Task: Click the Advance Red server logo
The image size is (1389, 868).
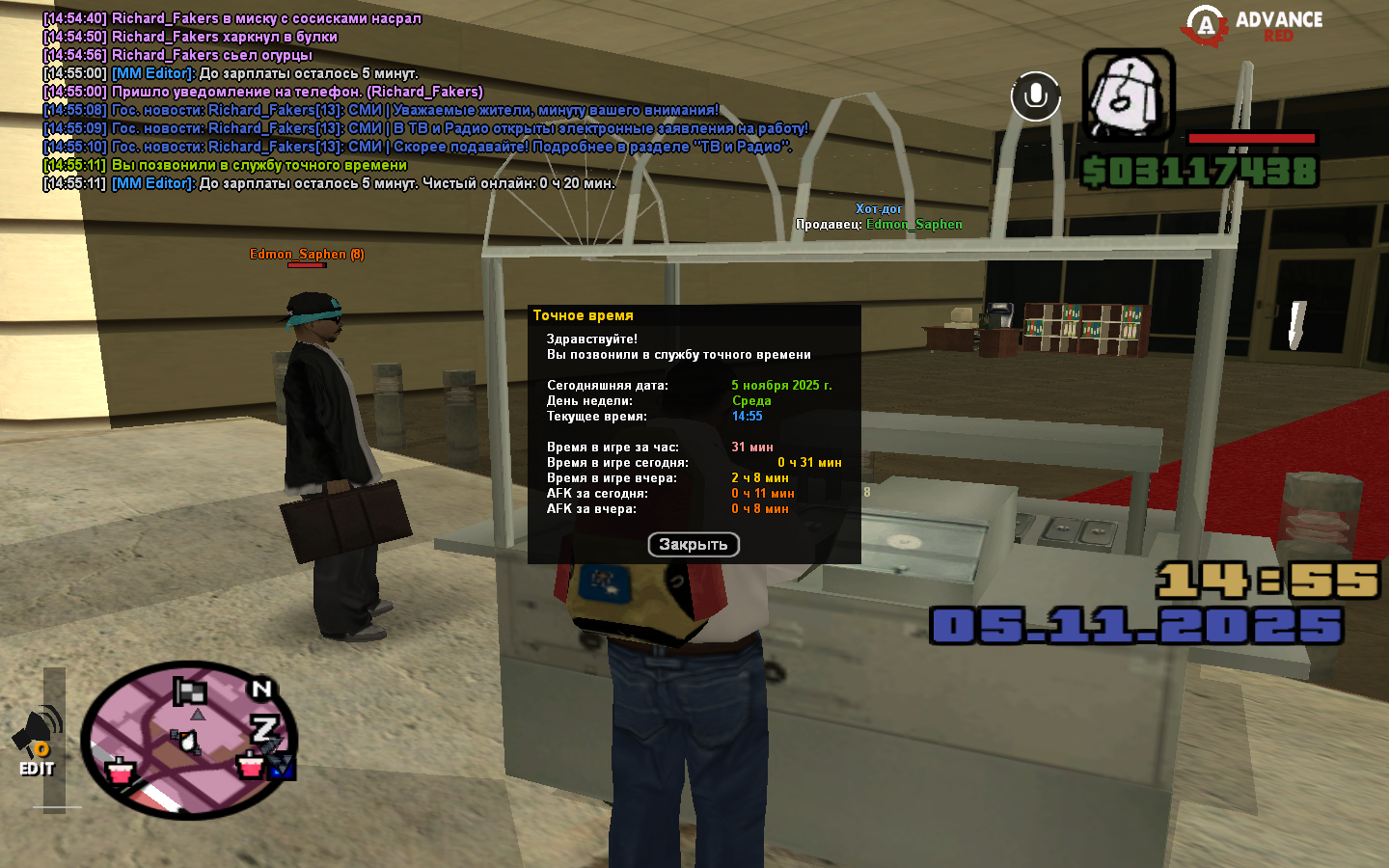Action: (x=1253, y=26)
